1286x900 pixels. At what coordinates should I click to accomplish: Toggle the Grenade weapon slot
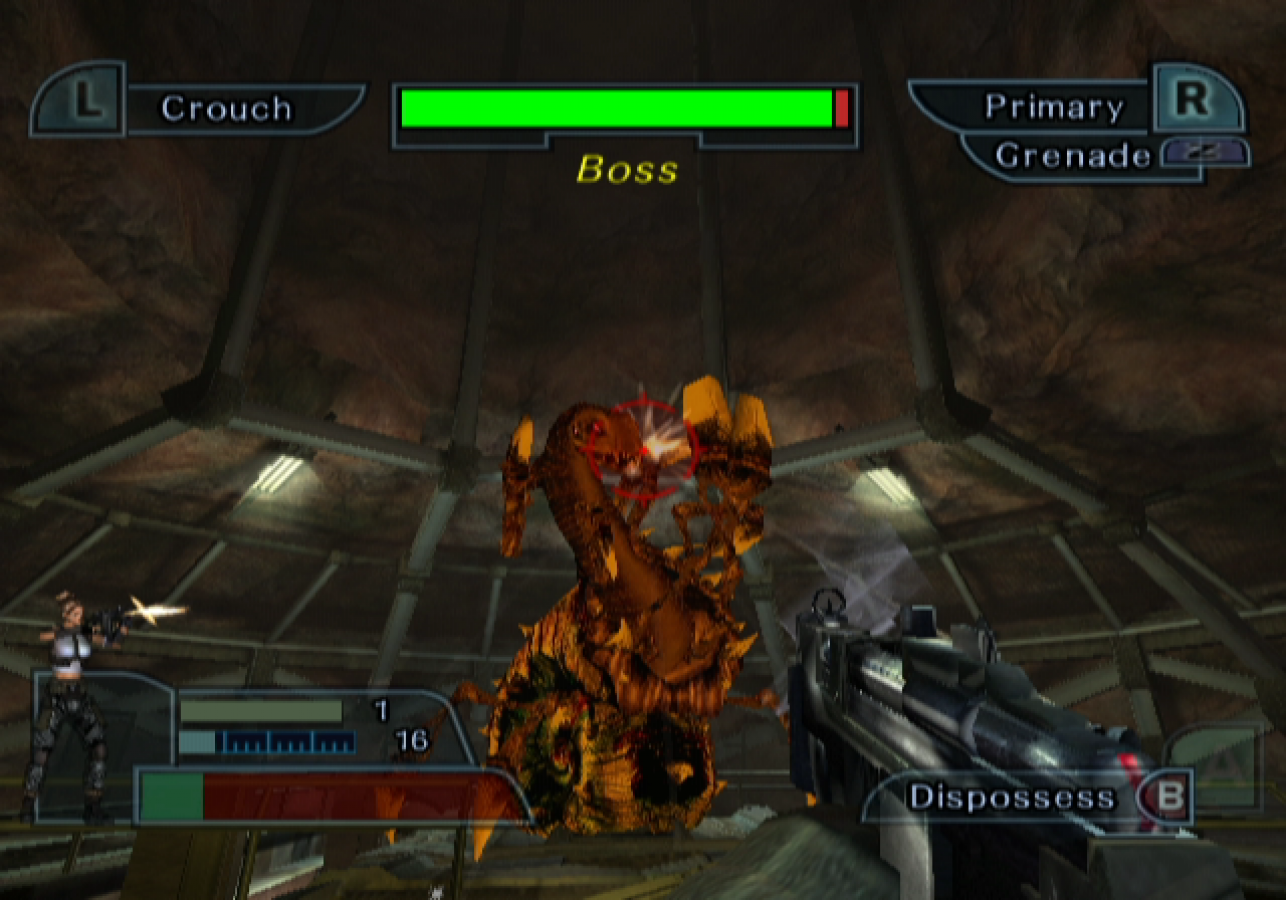(x=1075, y=155)
